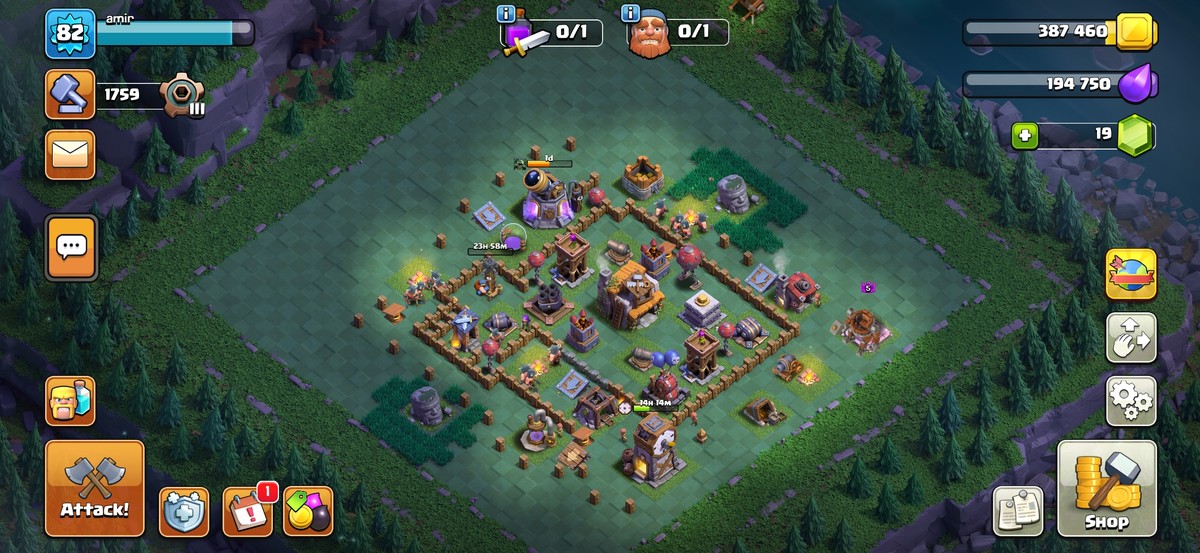The width and height of the screenshot is (1200, 553).
Task: Open the barbarian and potion icon
Action: 70,401
